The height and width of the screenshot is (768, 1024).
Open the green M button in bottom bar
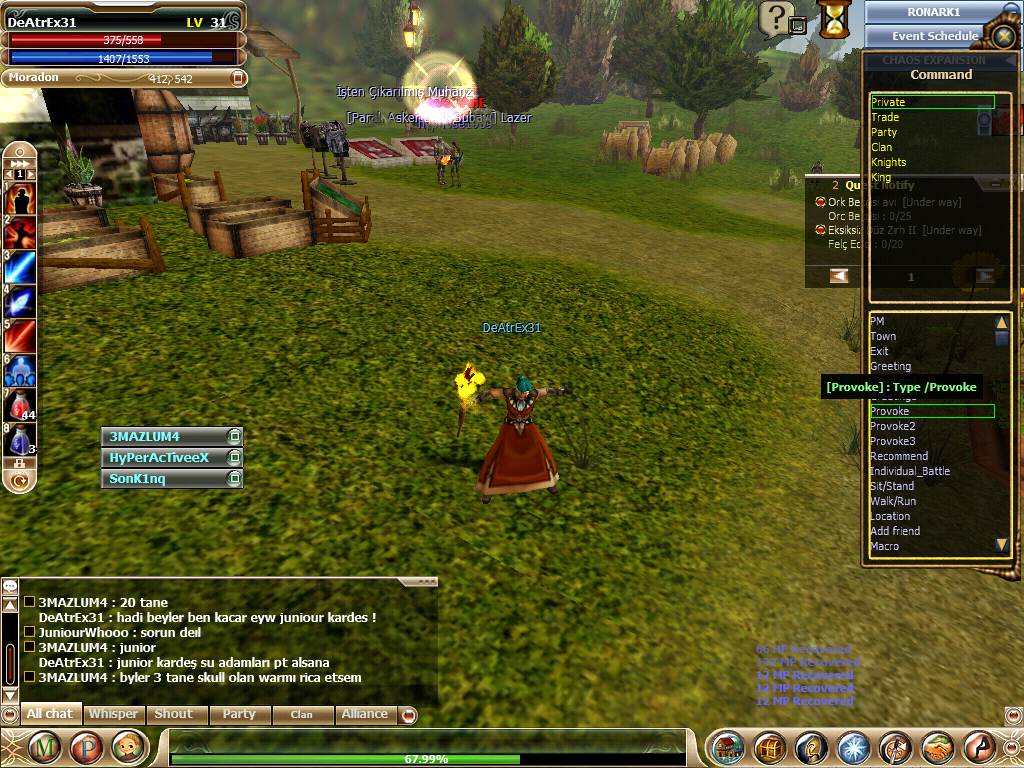[45, 747]
